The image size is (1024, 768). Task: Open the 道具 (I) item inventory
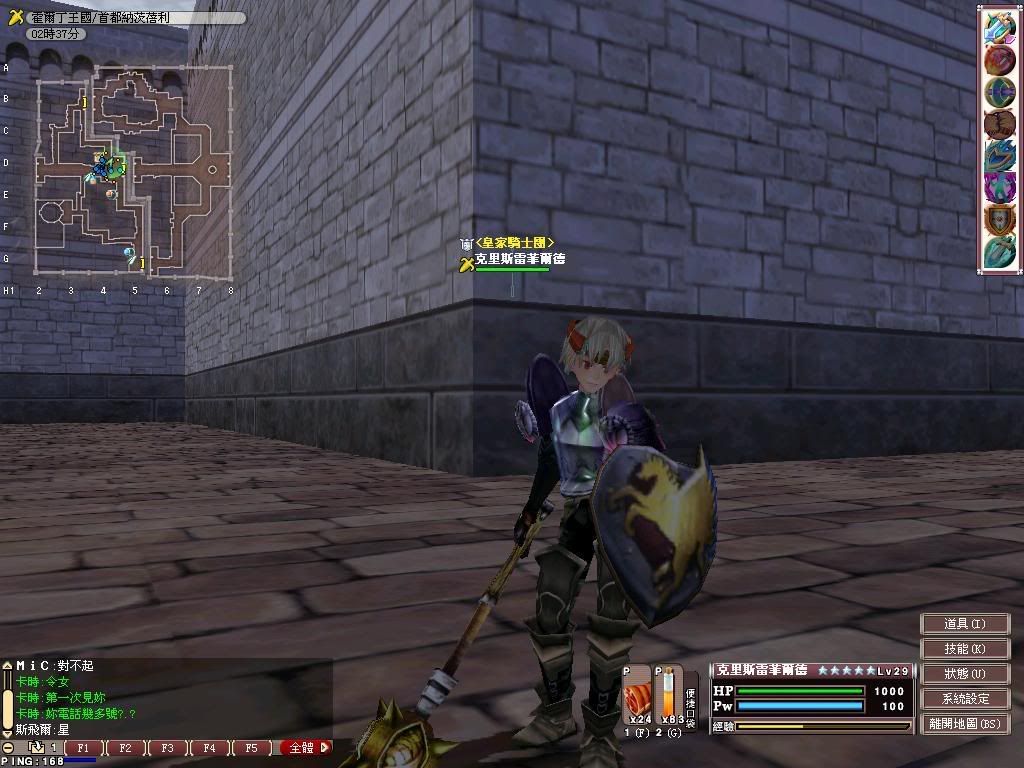coord(964,623)
